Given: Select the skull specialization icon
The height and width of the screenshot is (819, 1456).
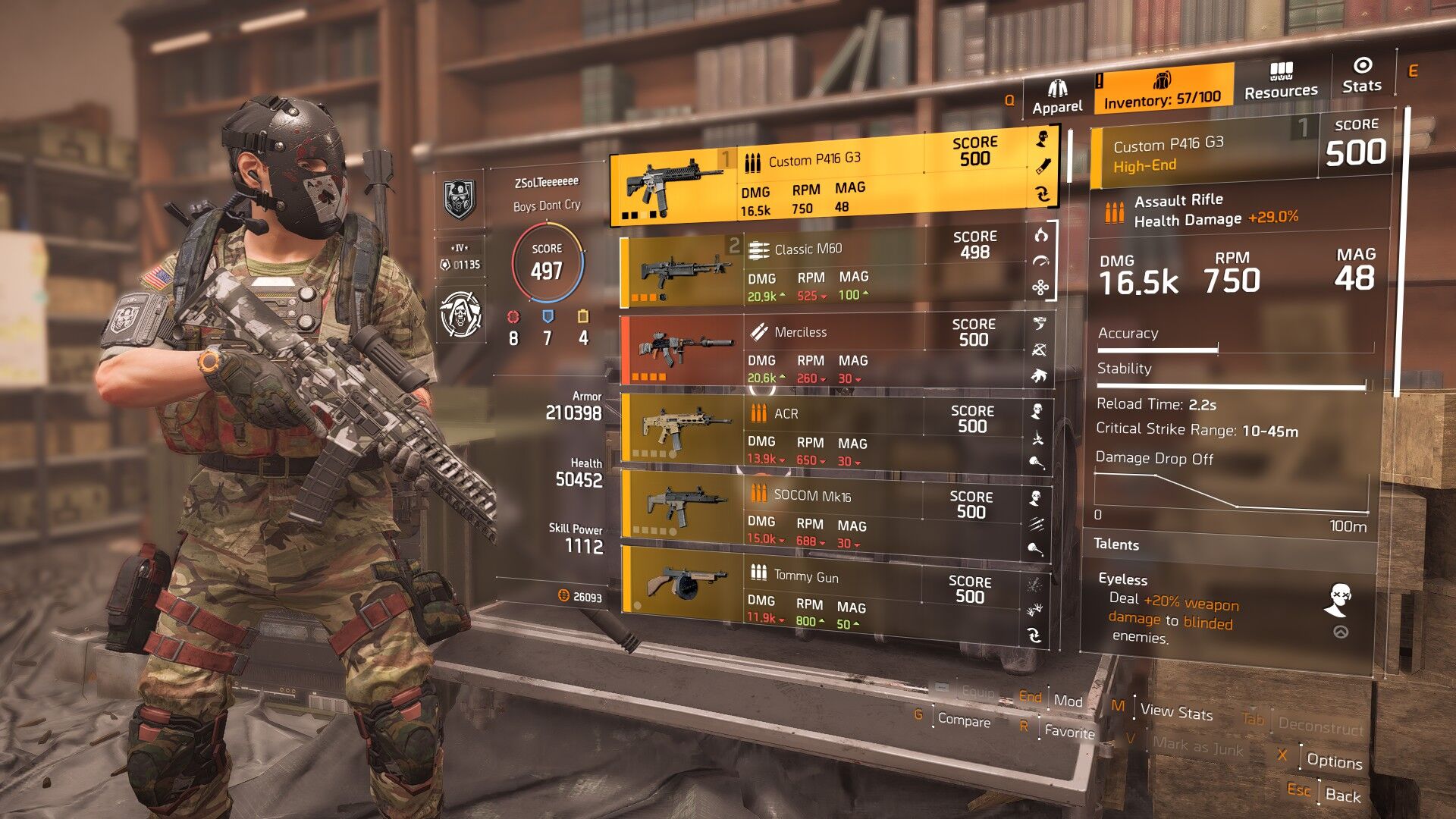Looking at the screenshot, I should pyautogui.click(x=461, y=314).
